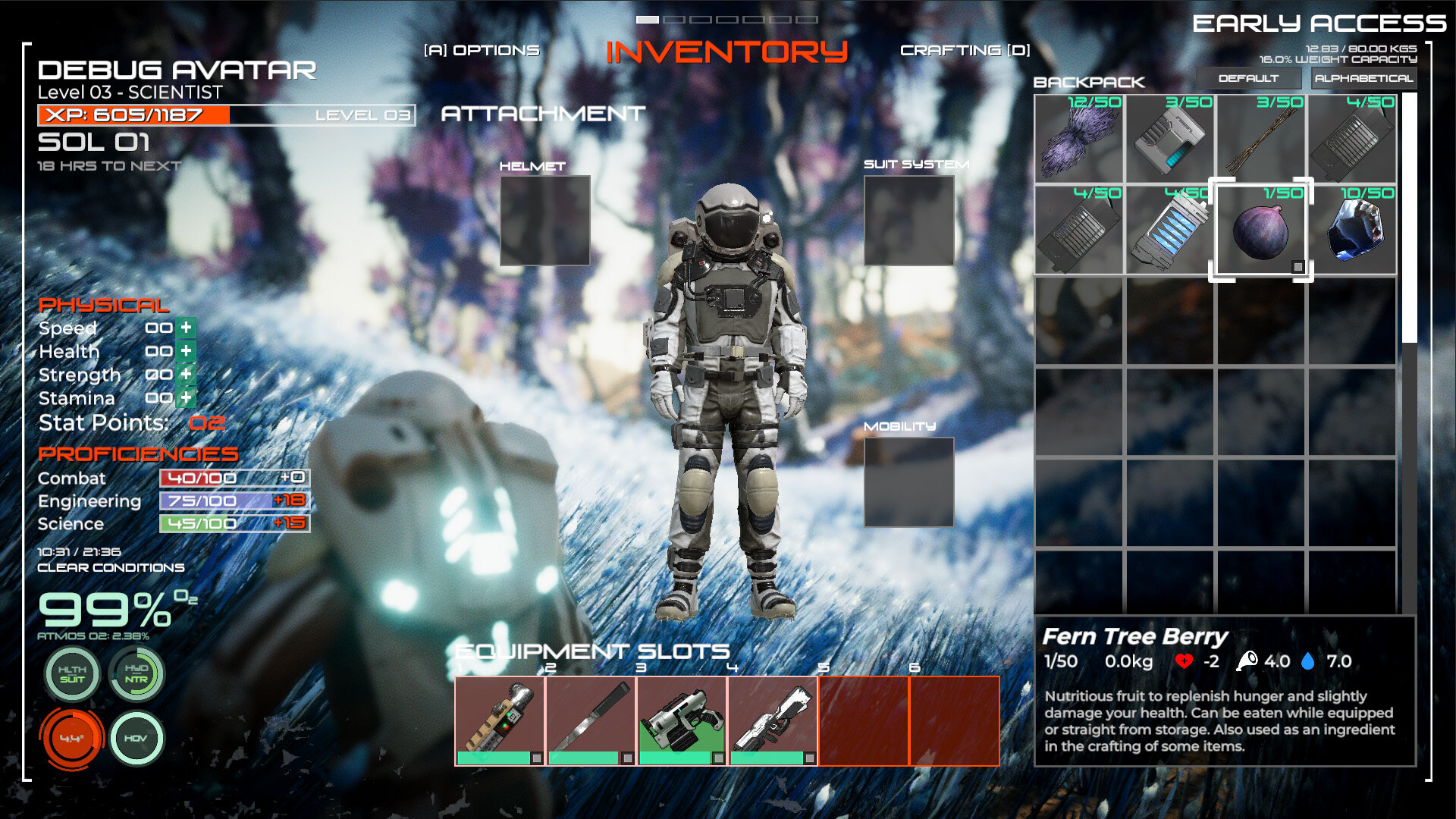Sort backpack Alphabetical

(1363, 78)
